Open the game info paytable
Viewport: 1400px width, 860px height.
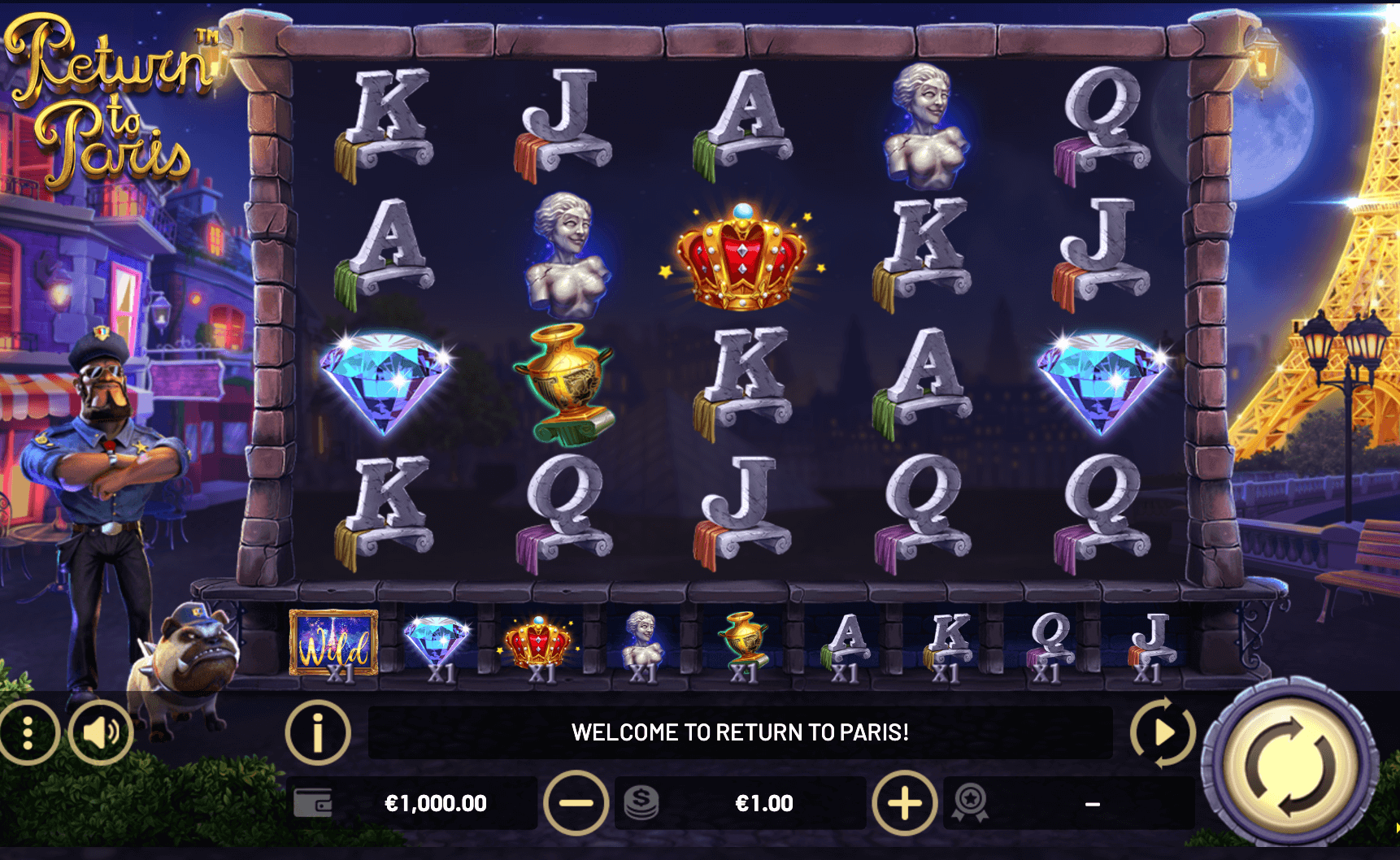pyautogui.click(x=318, y=732)
